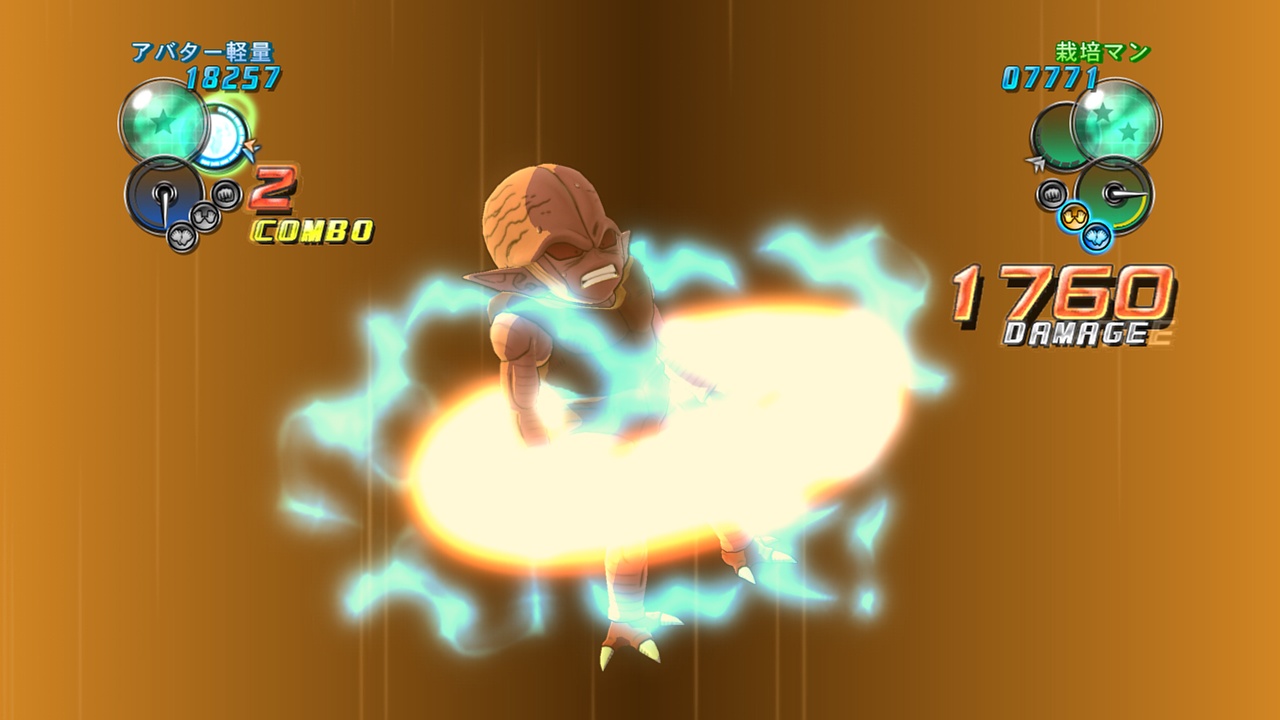Select the fist icon beside Saibaman's ki dial
The width and height of the screenshot is (1280, 720).
tap(1051, 192)
